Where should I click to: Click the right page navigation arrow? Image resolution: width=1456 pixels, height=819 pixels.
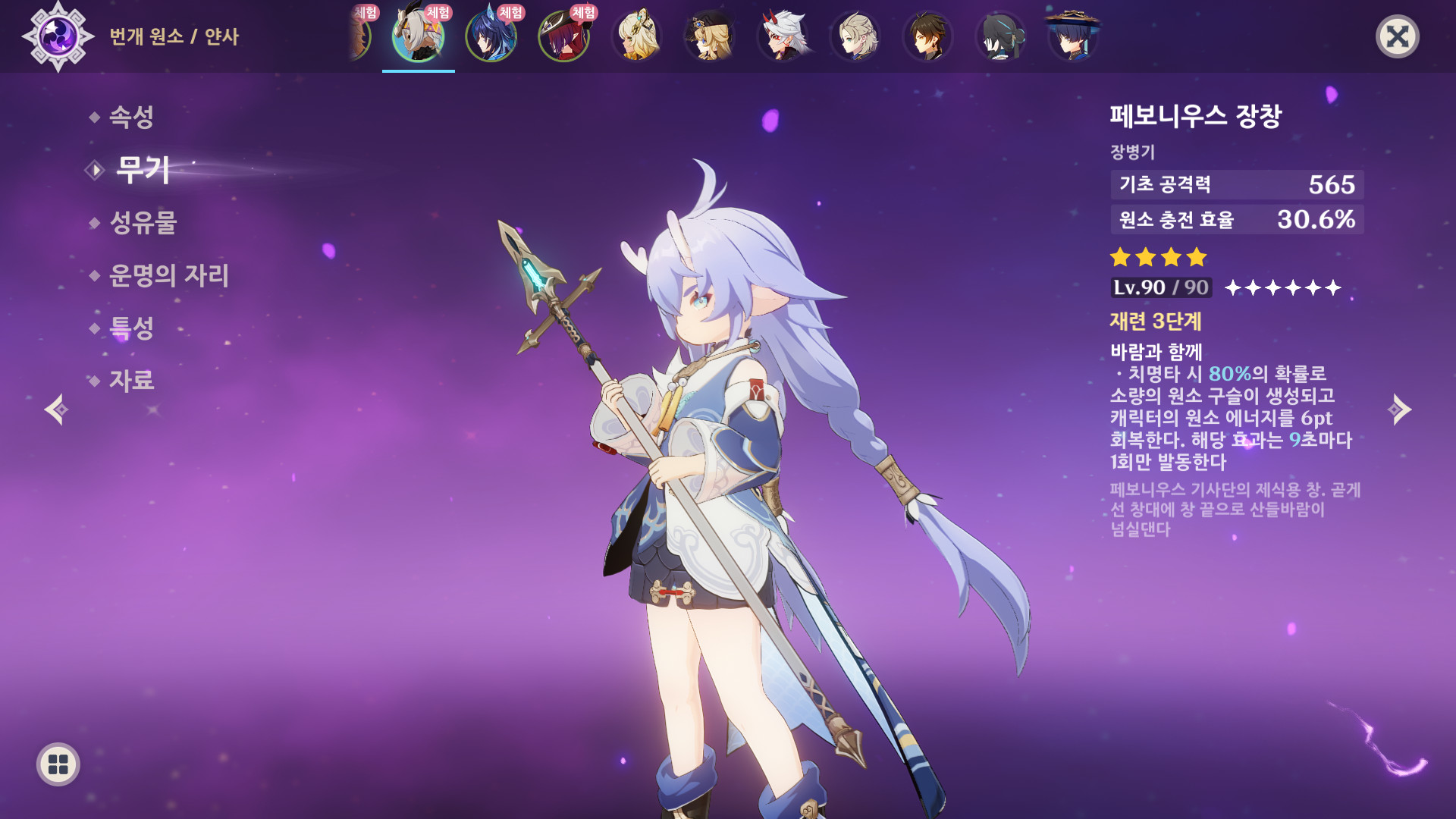(x=1399, y=411)
